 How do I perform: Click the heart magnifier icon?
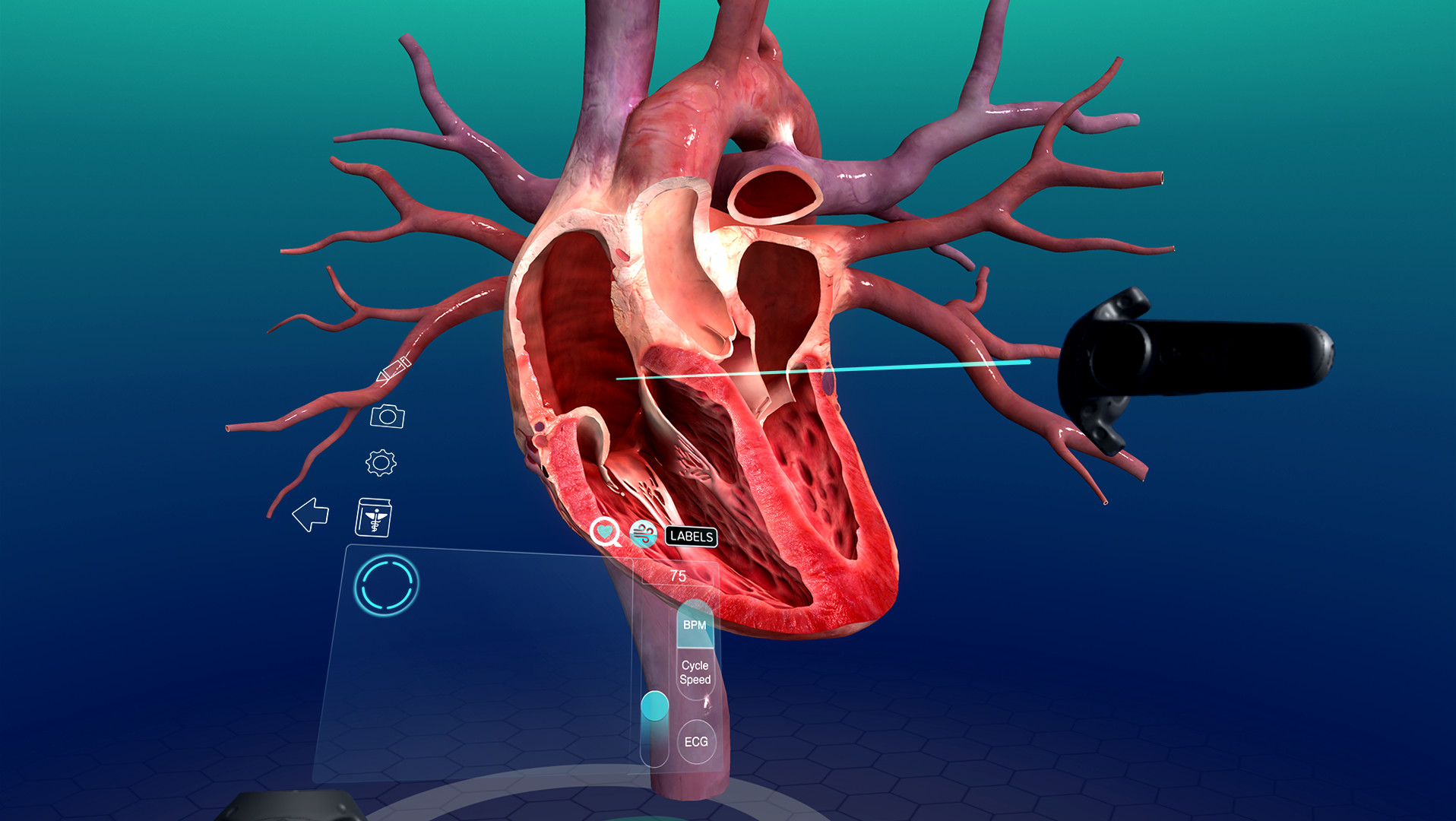[605, 532]
